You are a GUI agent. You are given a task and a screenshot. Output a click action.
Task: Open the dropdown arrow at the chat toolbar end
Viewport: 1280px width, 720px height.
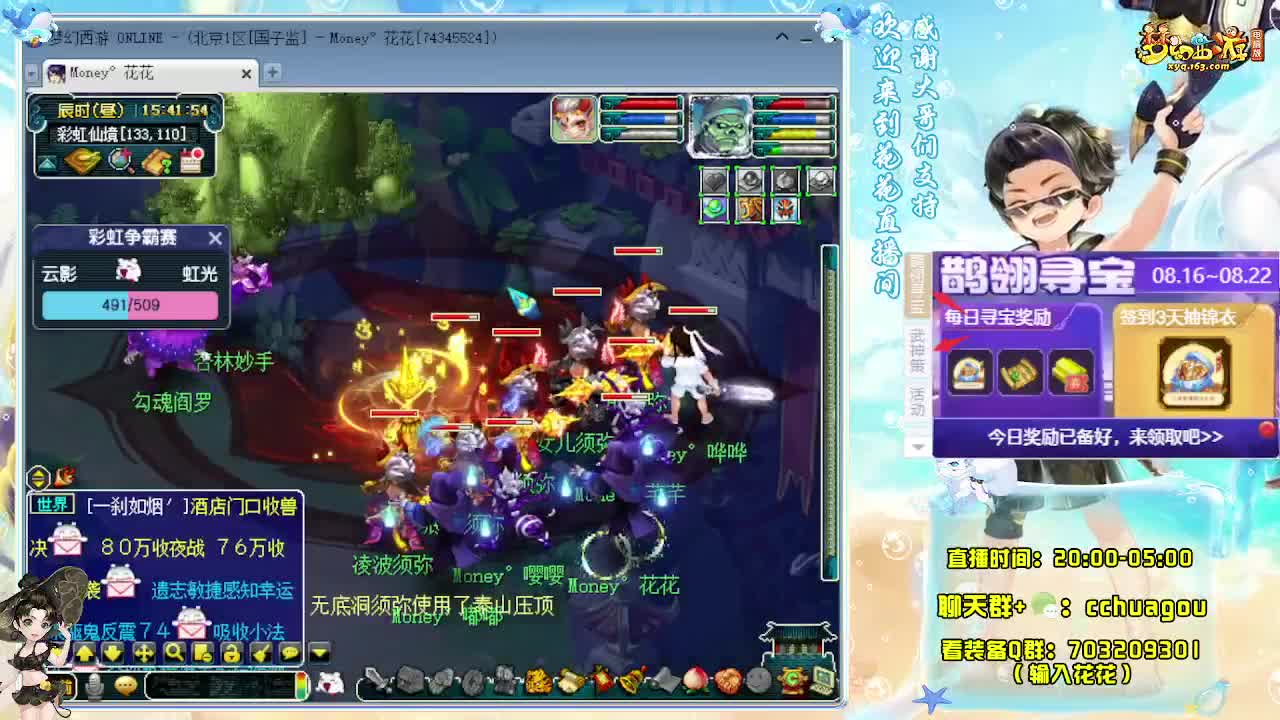(x=317, y=652)
